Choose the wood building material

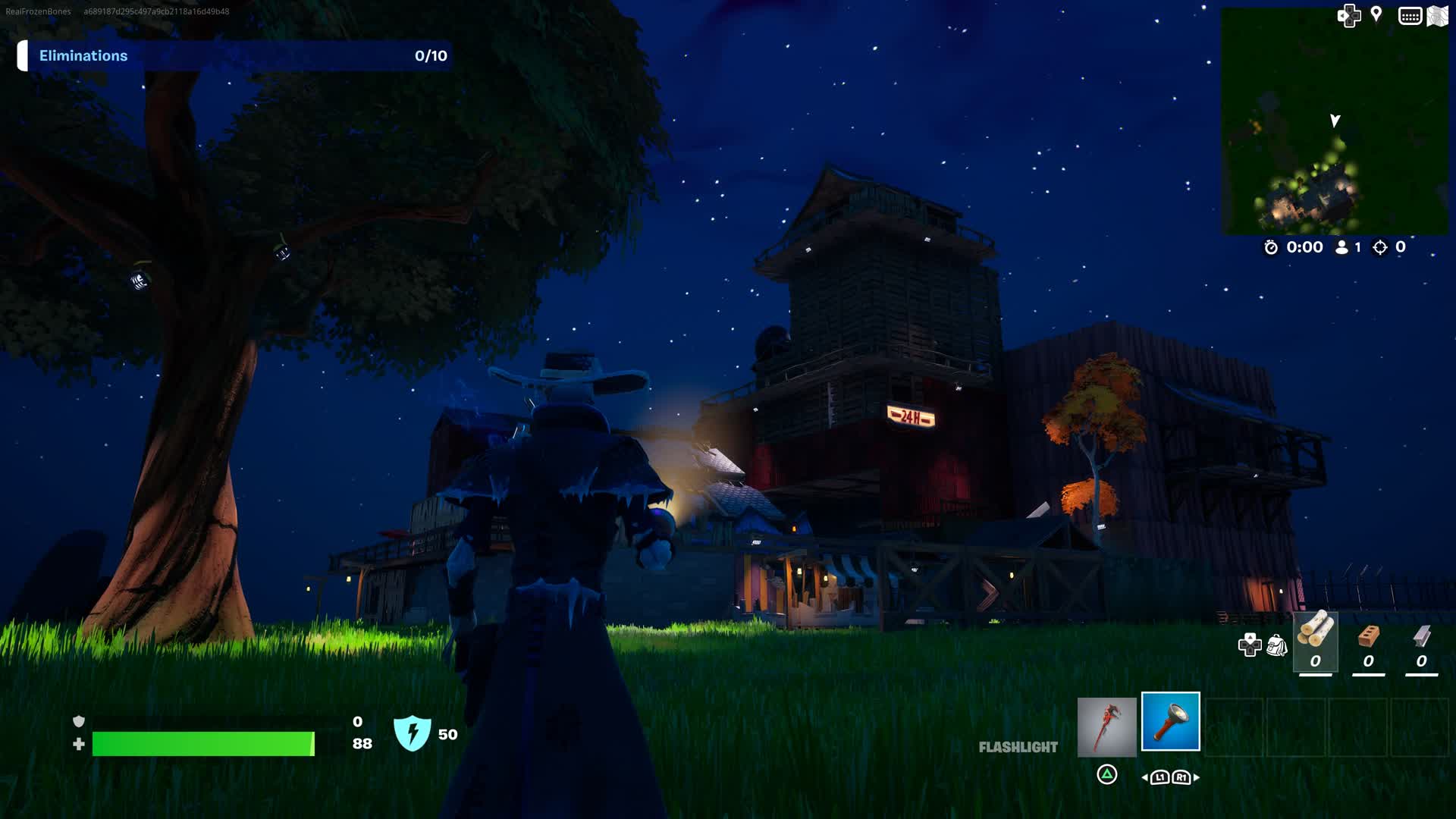(1315, 642)
